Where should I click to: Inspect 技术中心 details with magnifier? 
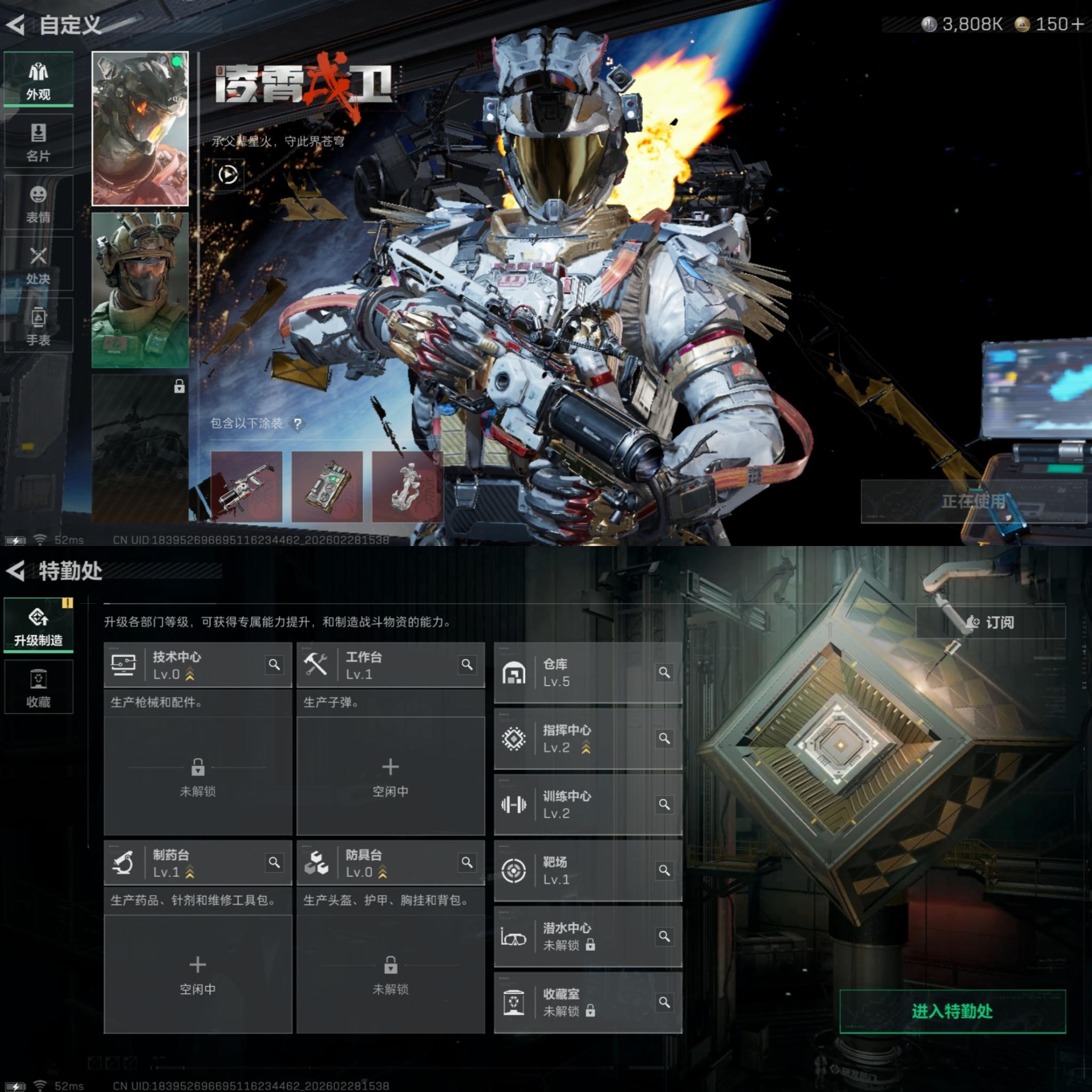click(274, 665)
